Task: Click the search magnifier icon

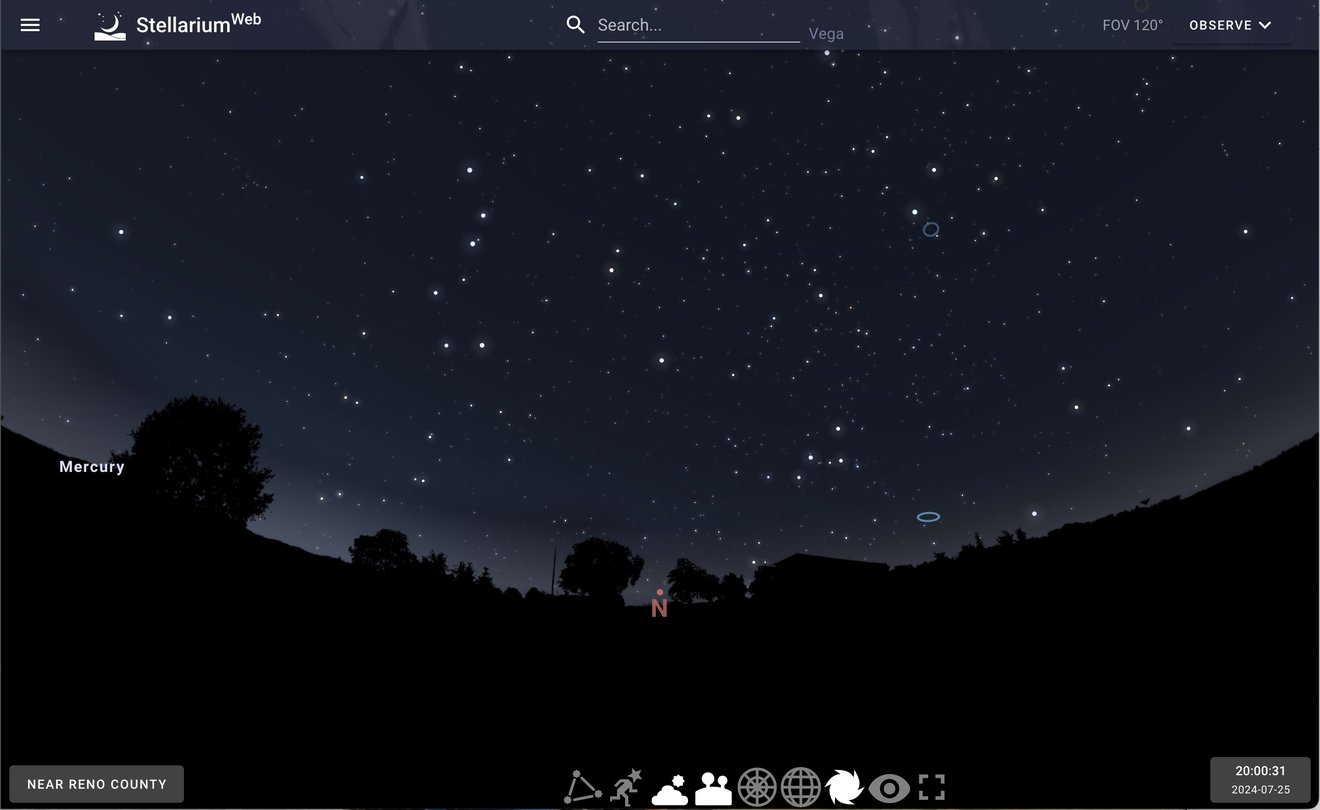Action: (x=575, y=24)
